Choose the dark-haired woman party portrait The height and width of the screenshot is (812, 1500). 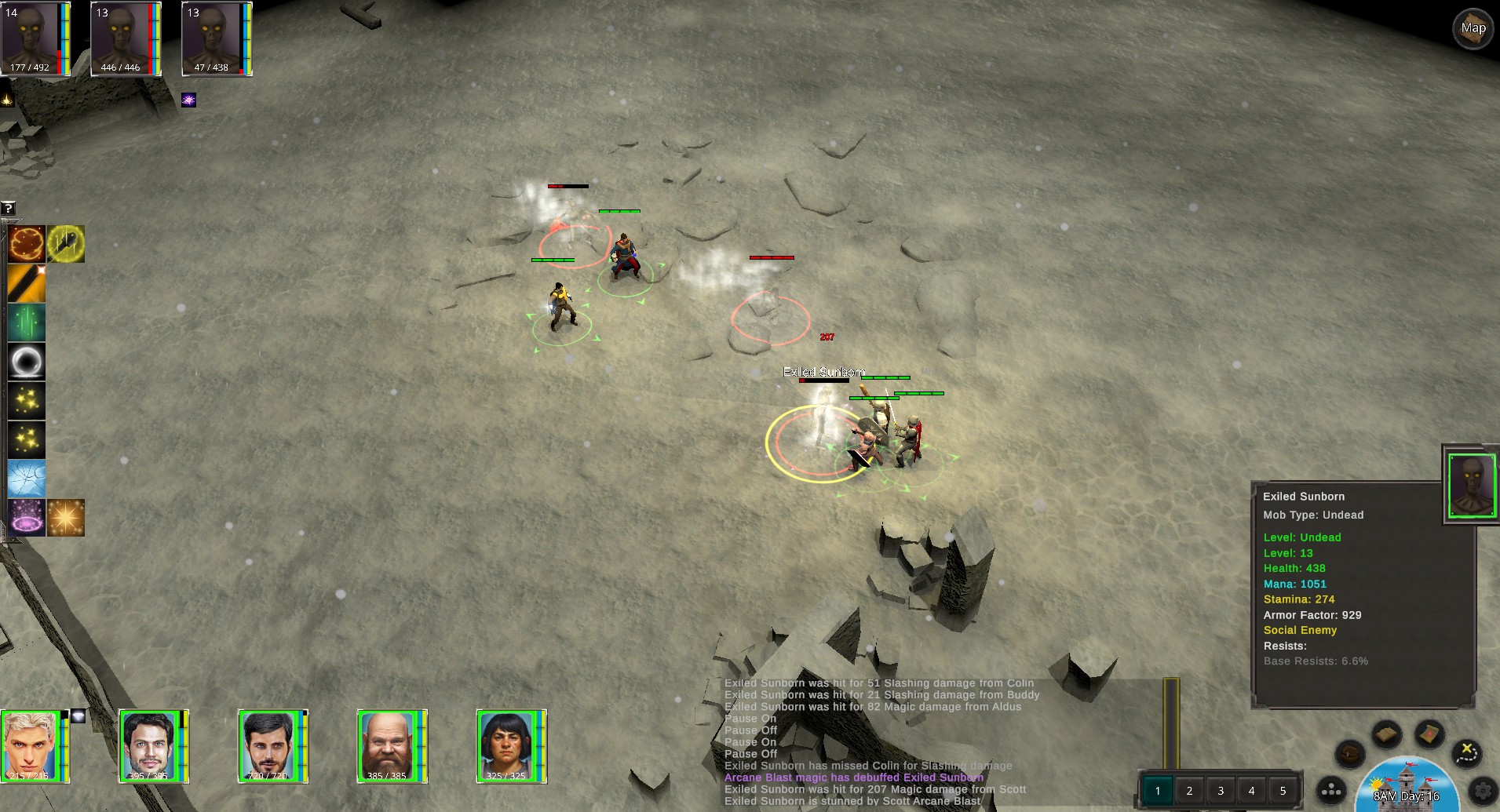[x=509, y=746]
